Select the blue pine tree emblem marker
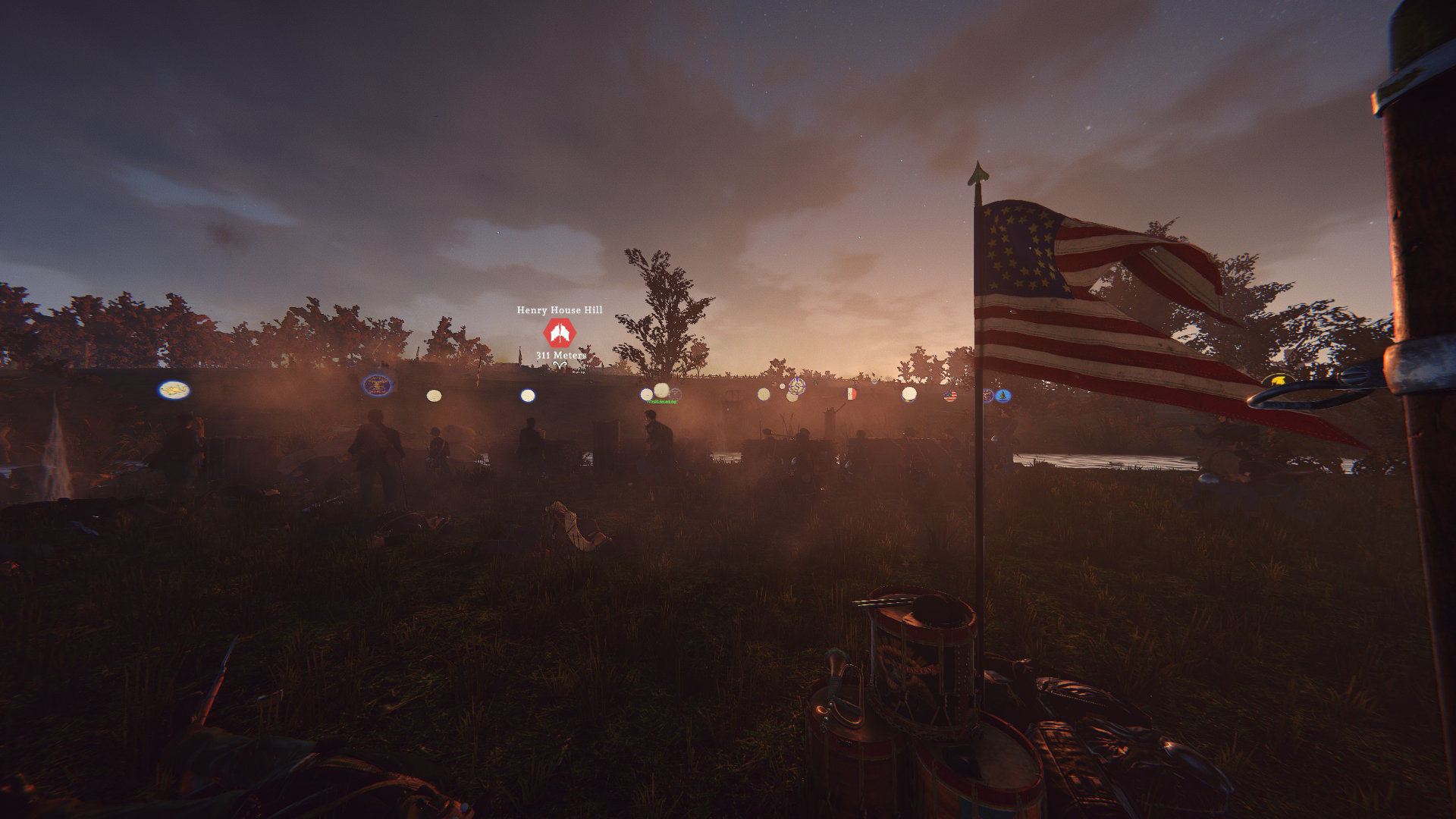Screen dimensions: 1456x819 coord(1003,395)
